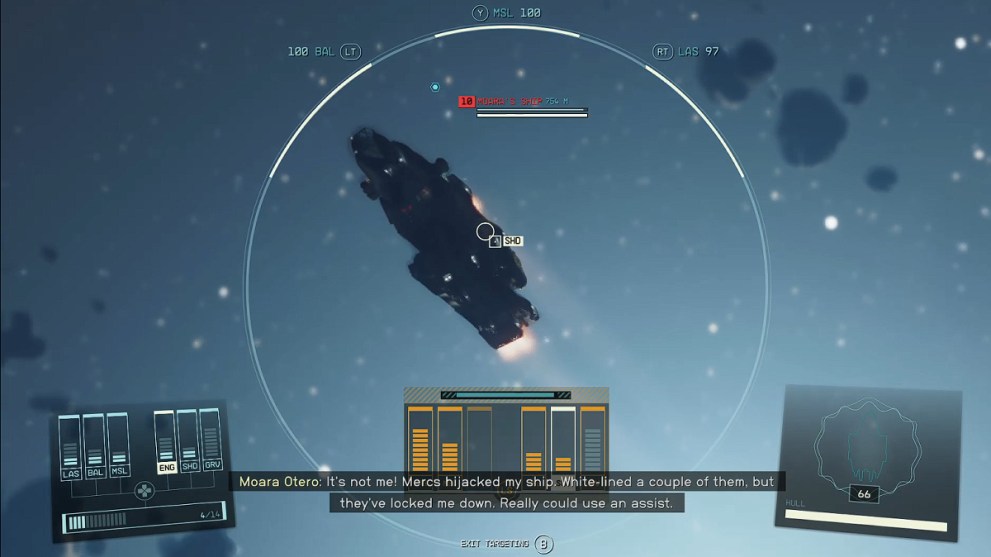
Task: Select the BAL power allocation column
Action: point(95,447)
